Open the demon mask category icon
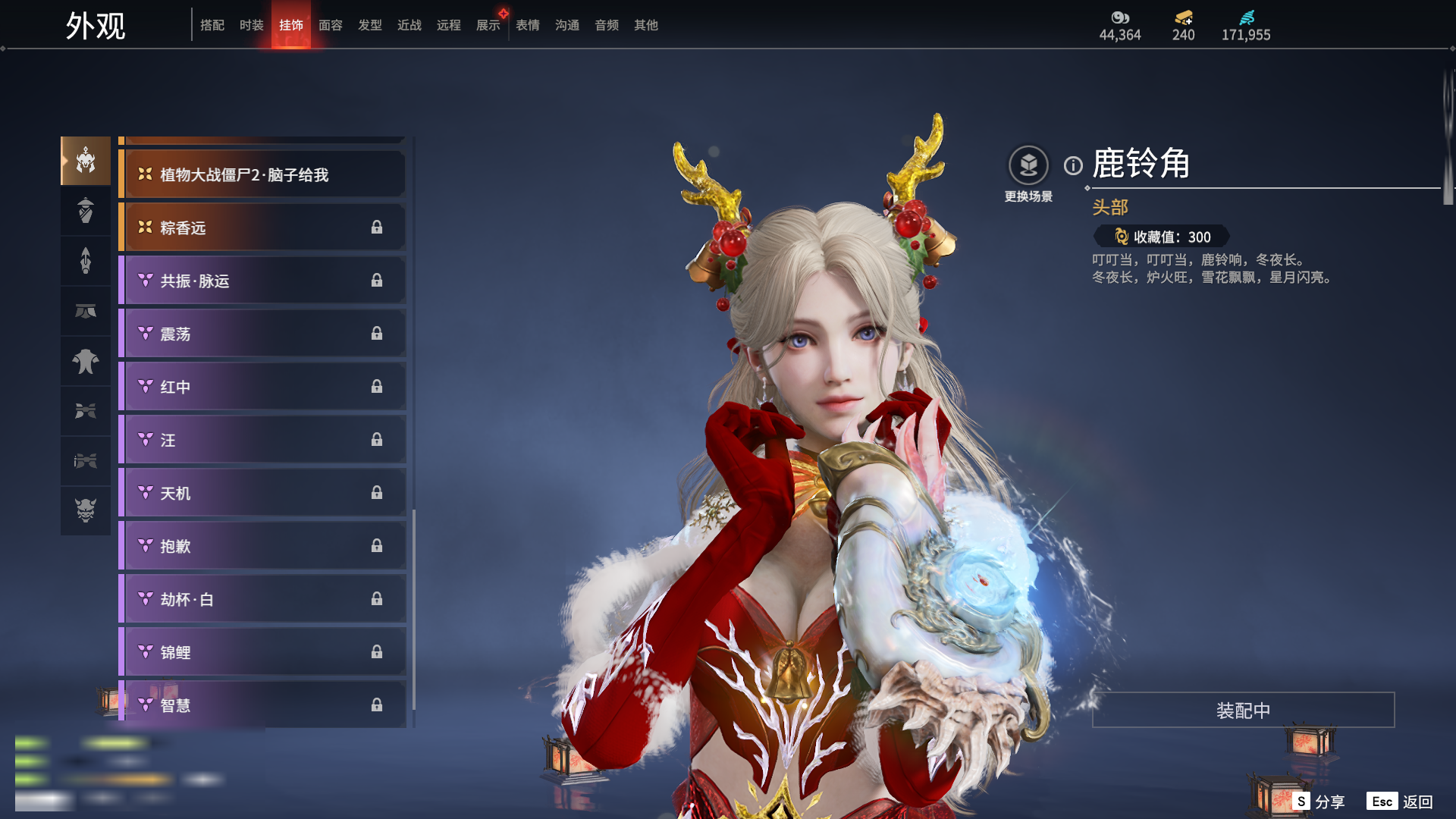This screenshot has height=819, width=1456. pyautogui.click(x=86, y=510)
